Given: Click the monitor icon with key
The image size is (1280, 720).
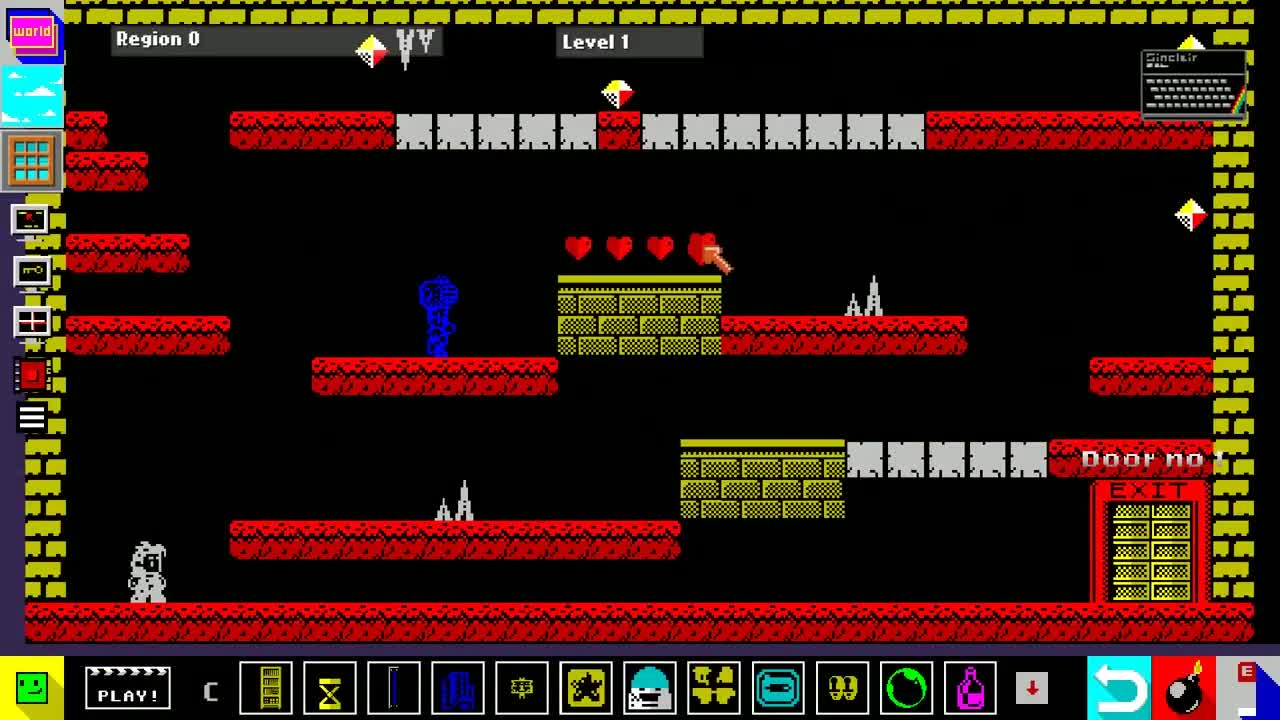Looking at the screenshot, I should click(x=32, y=271).
